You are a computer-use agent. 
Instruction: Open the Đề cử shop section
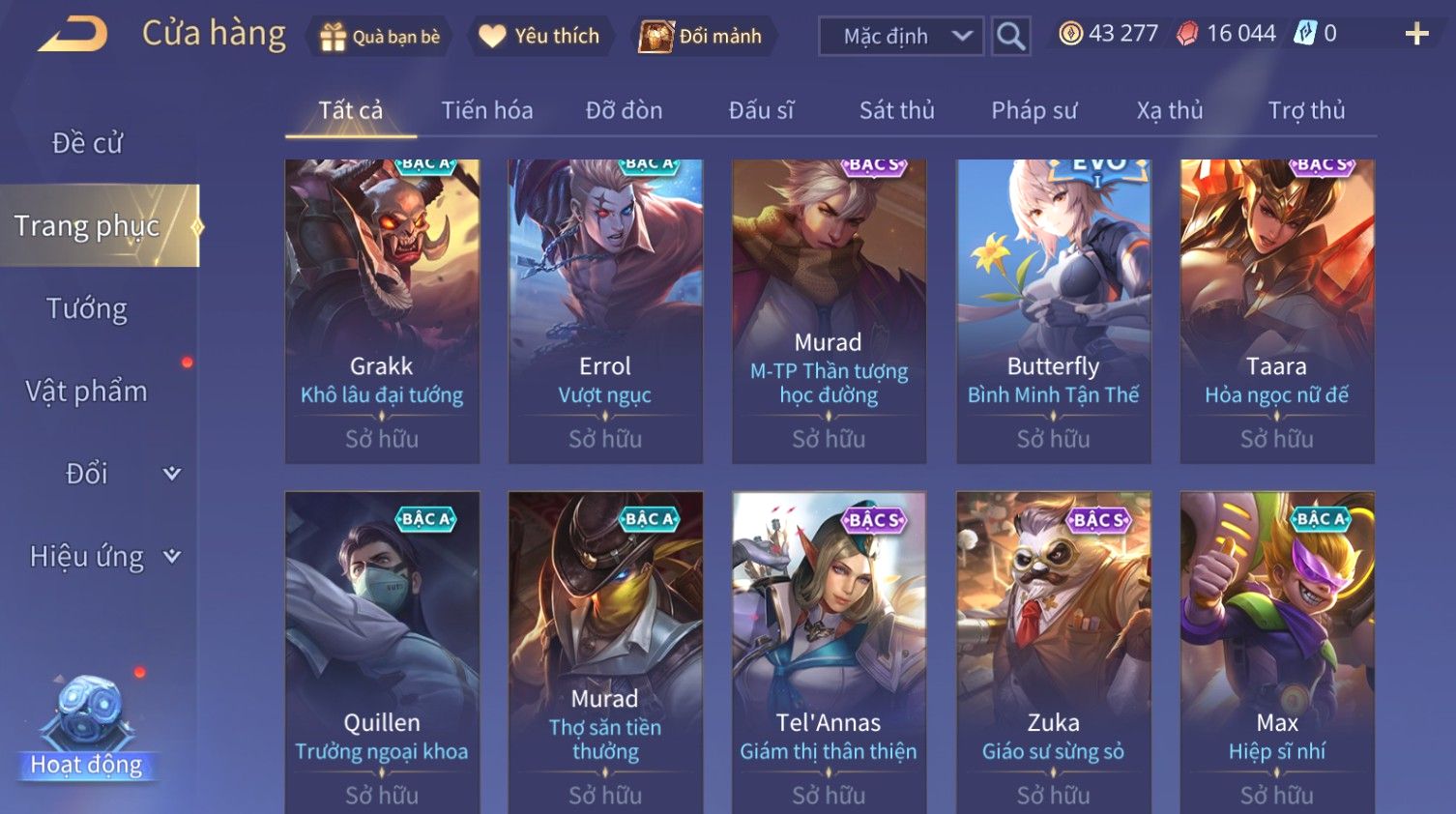(87, 143)
